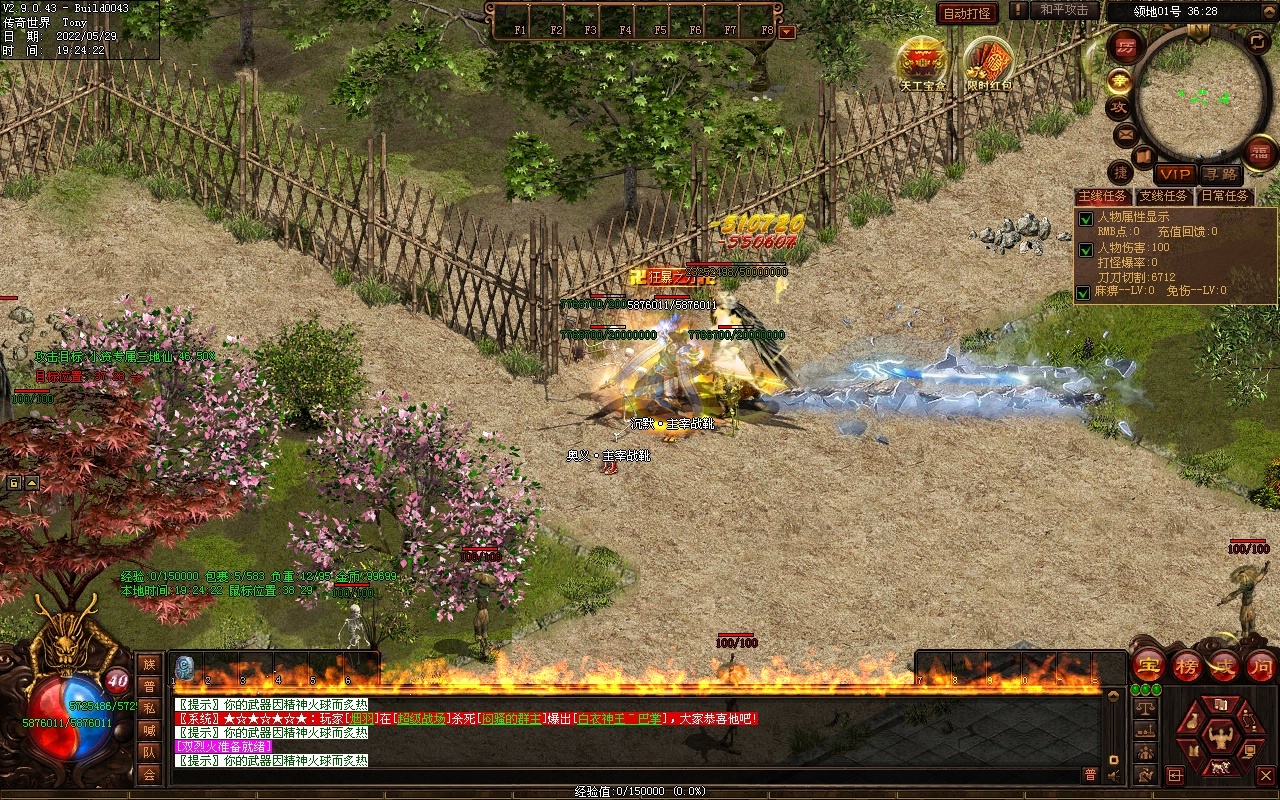This screenshot has width=1280, height=800.
Task: Open the character panel muscle-figure icon
Action: click(1219, 738)
